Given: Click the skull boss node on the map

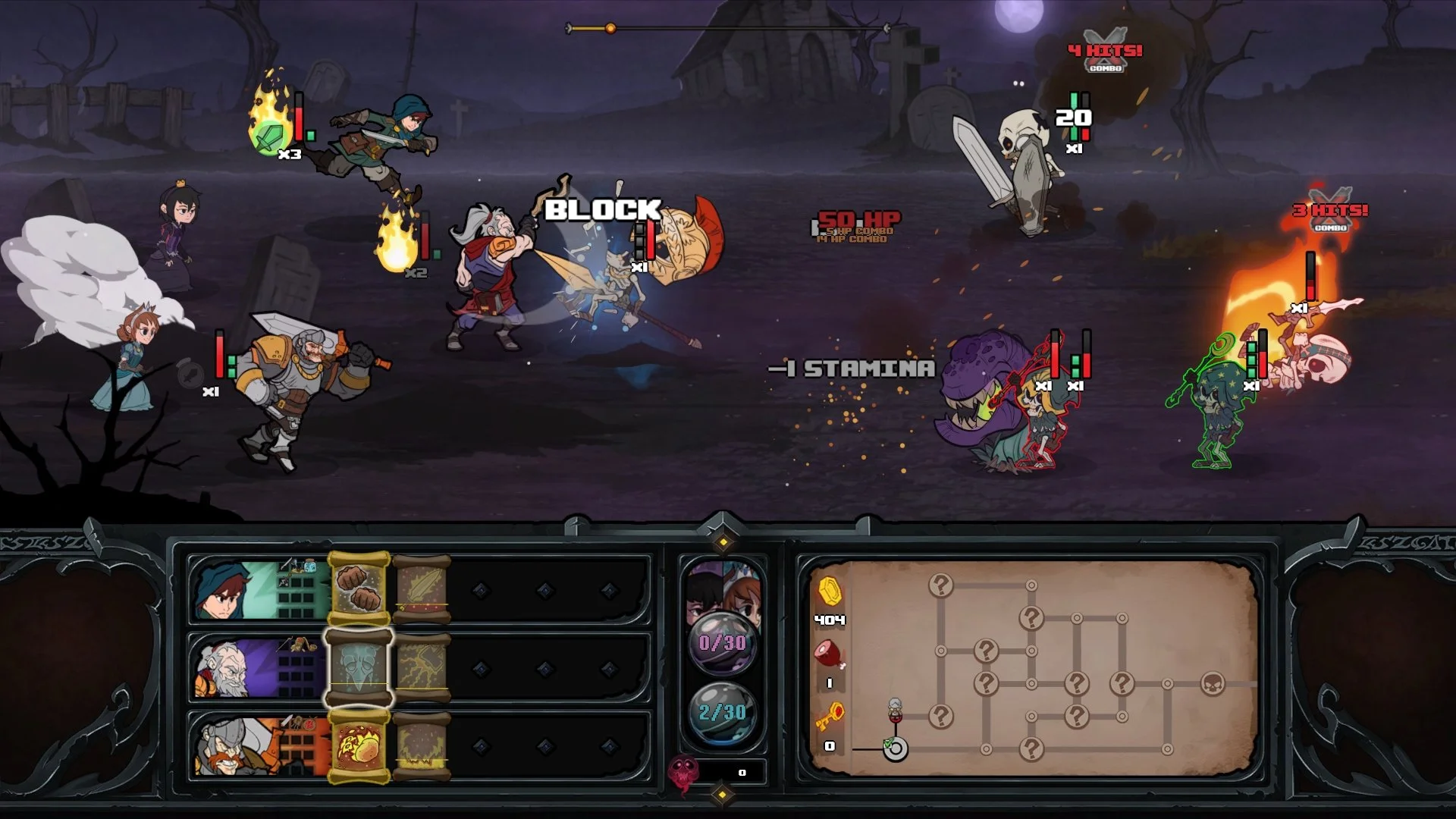Looking at the screenshot, I should (1215, 683).
